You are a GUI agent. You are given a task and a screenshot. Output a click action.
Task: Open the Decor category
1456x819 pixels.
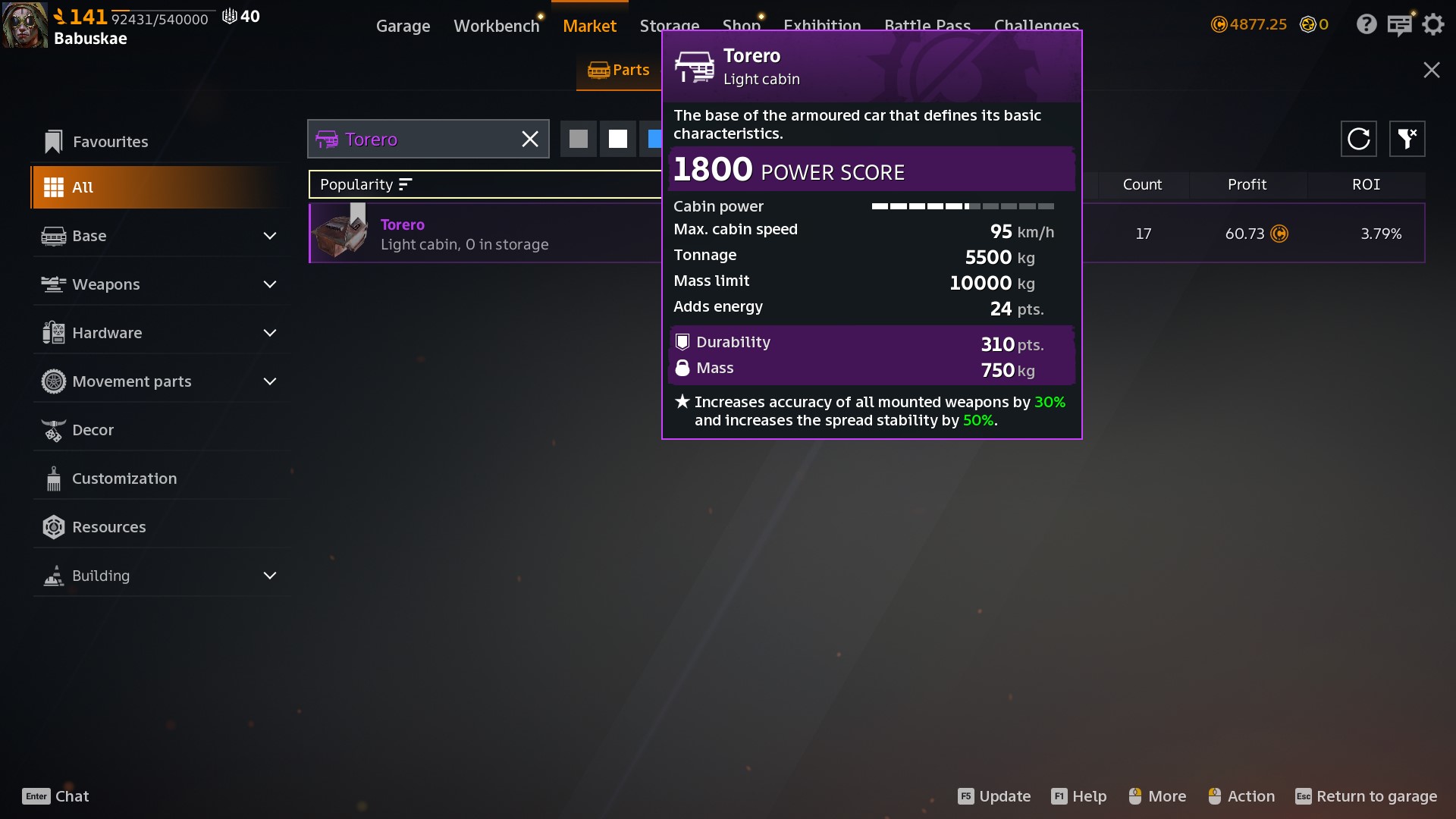click(x=93, y=430)
